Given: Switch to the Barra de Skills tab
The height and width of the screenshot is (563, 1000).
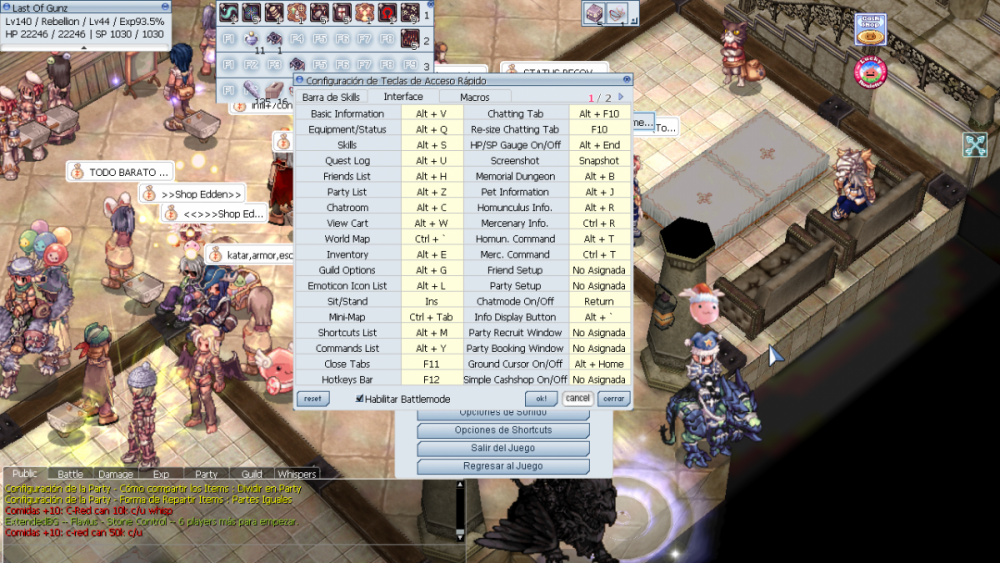Looking at the screenshot, I should tap(331, 97).
